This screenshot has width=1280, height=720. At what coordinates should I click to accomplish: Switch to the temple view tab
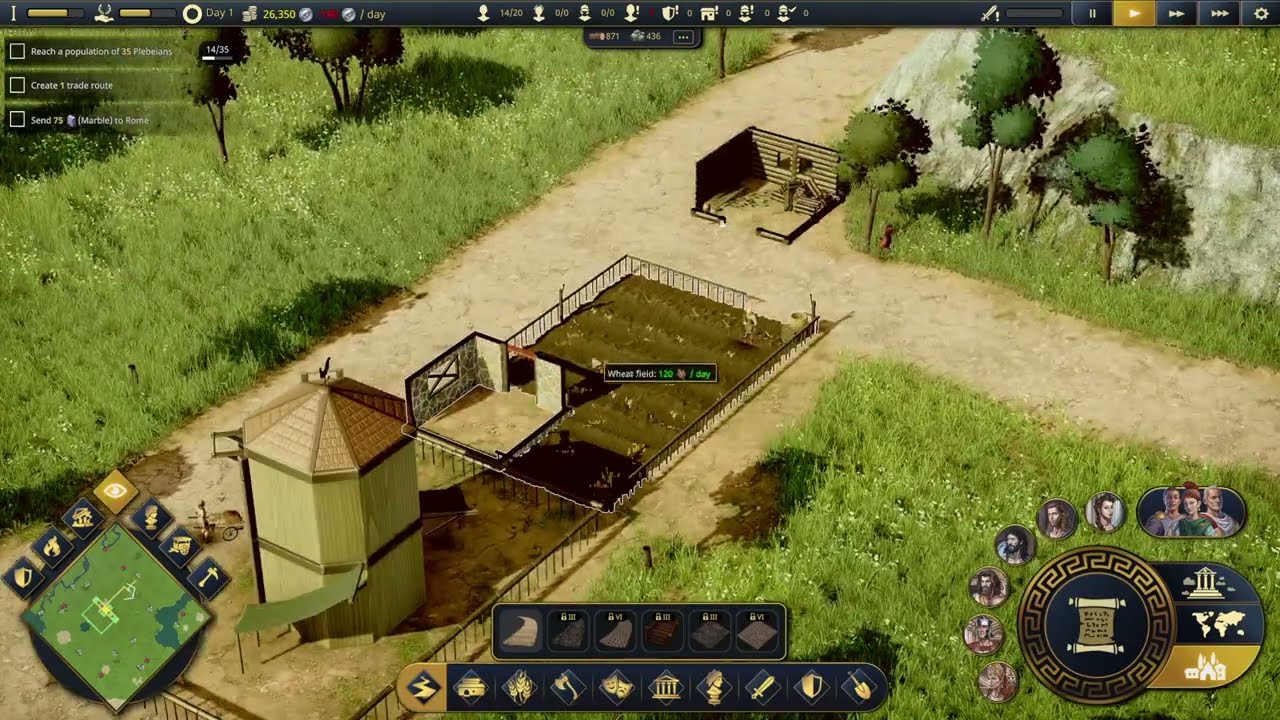(x=1203, y=582)
